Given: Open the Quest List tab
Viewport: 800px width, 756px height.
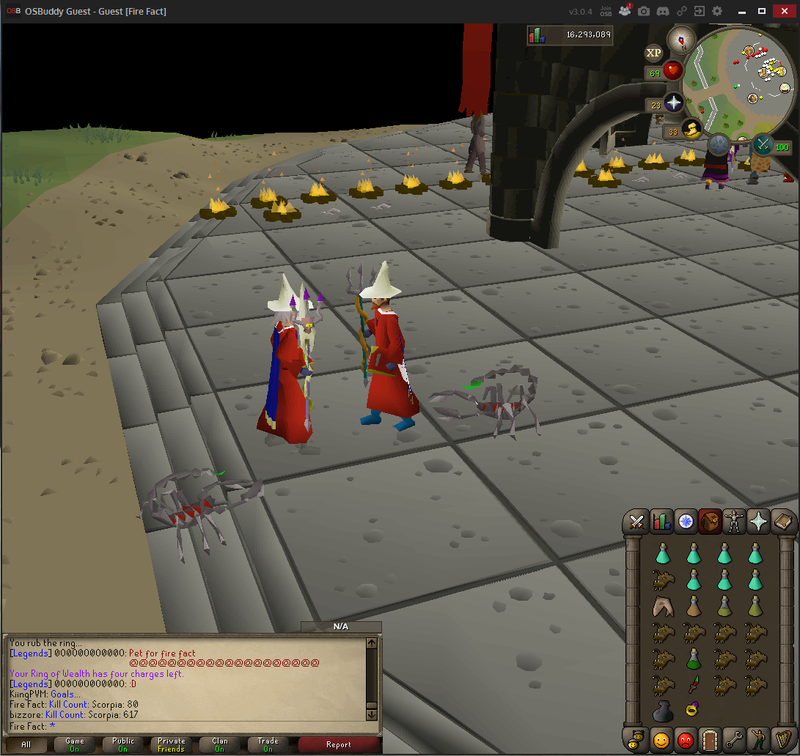Looking at the screenshot, I should [686, 521].
